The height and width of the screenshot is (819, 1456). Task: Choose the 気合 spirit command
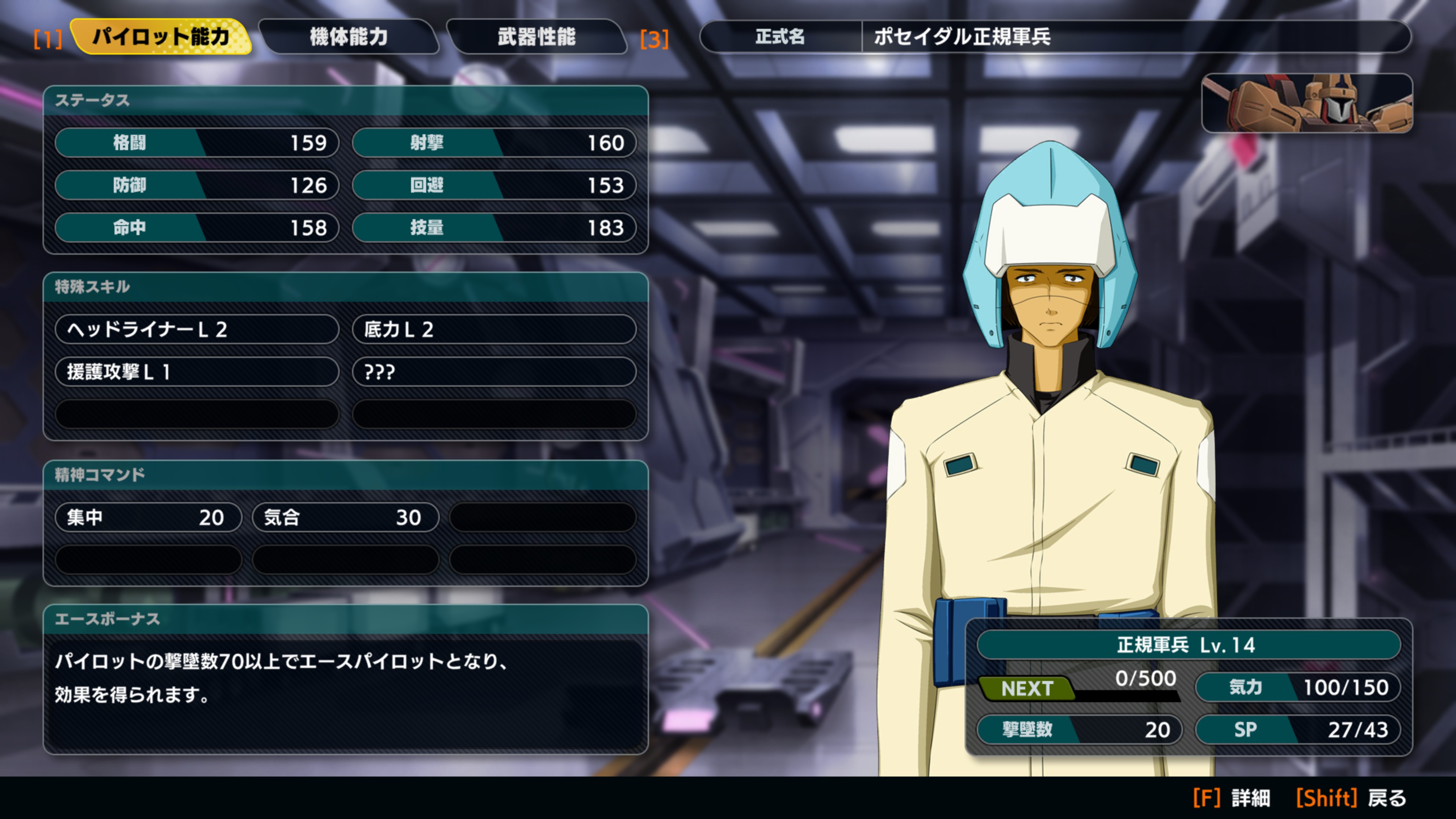pyautogui.click(x=345, y=517)
